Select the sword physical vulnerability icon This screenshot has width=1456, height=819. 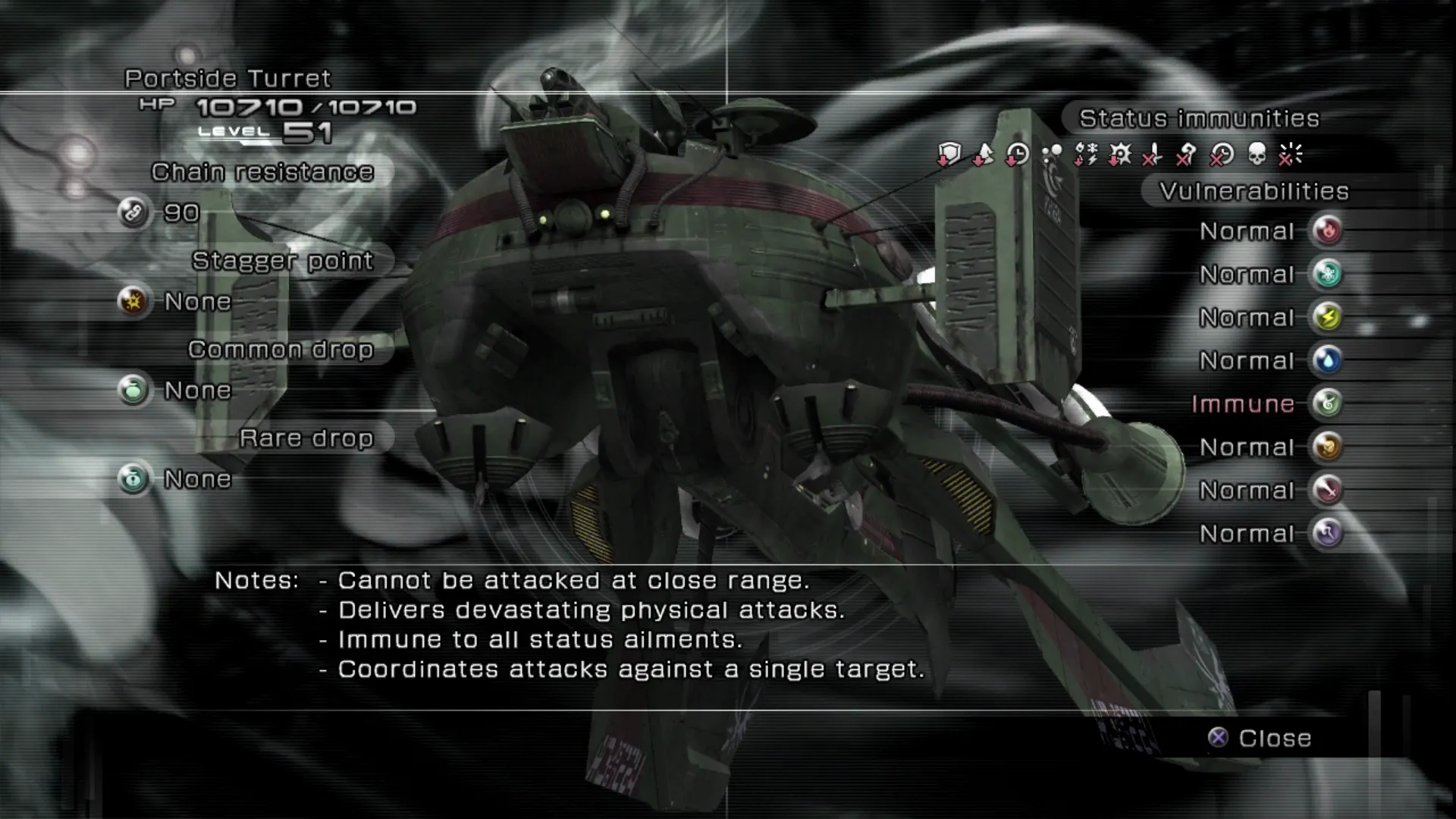click(x=1328, y=490)
